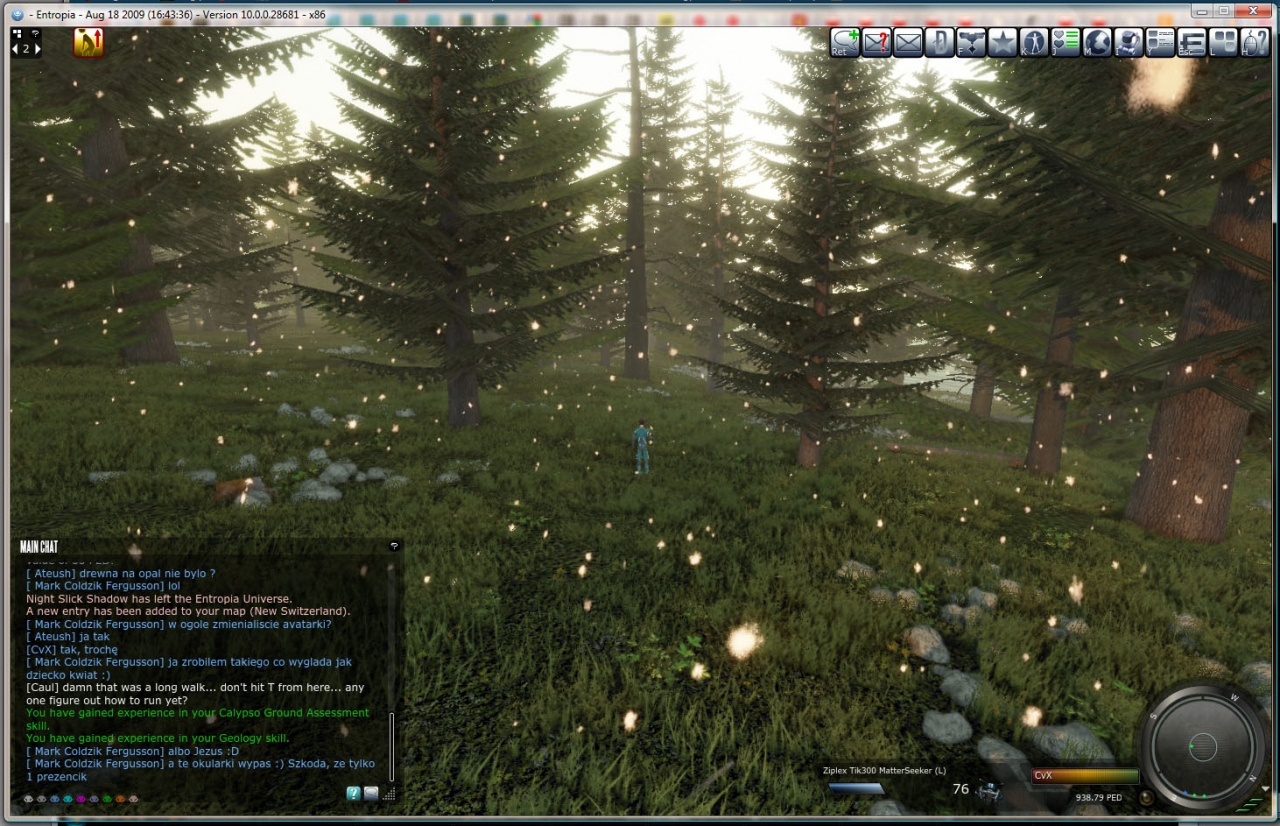Open the Vitruvian man character icon

click(x=1033, y=43)
